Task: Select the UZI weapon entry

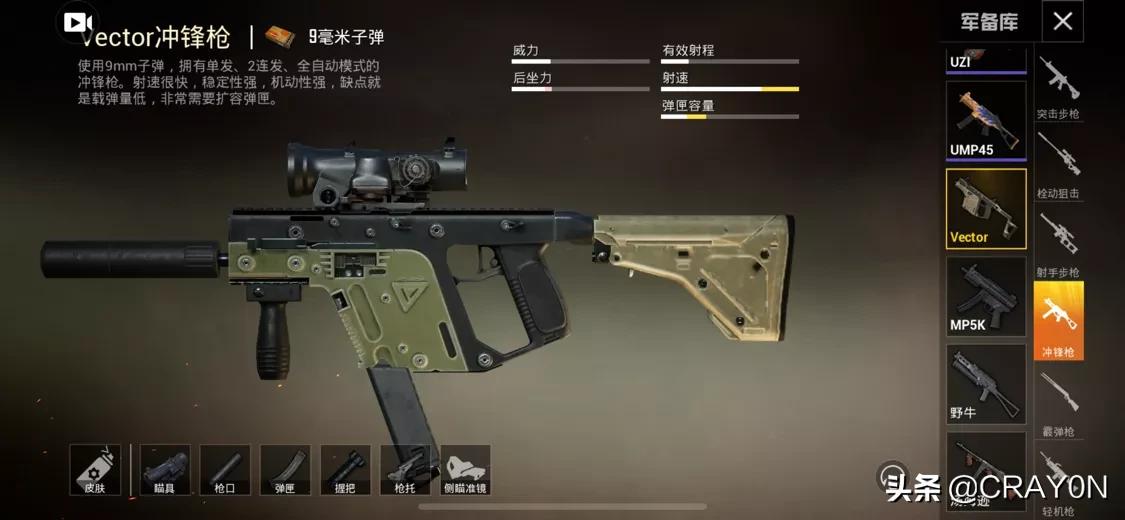Action: click(x=986, y=59)
